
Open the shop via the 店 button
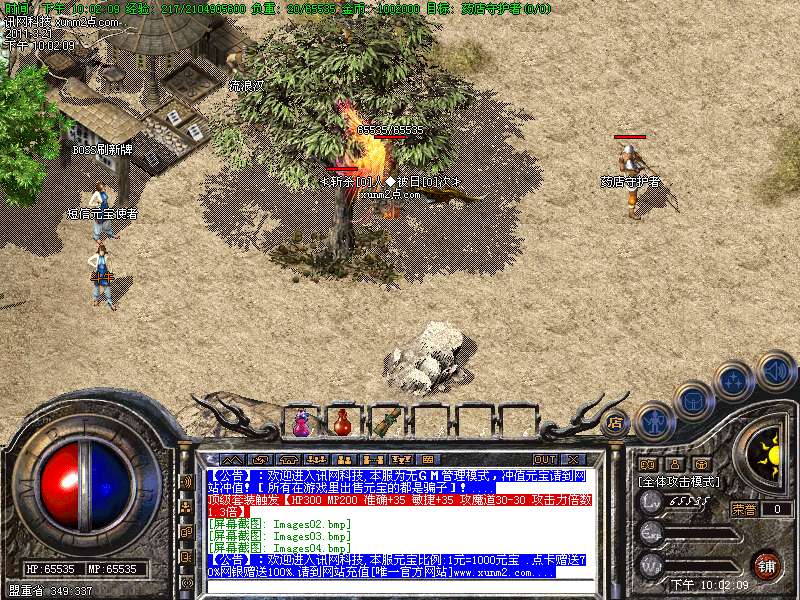tap(616, 423)
